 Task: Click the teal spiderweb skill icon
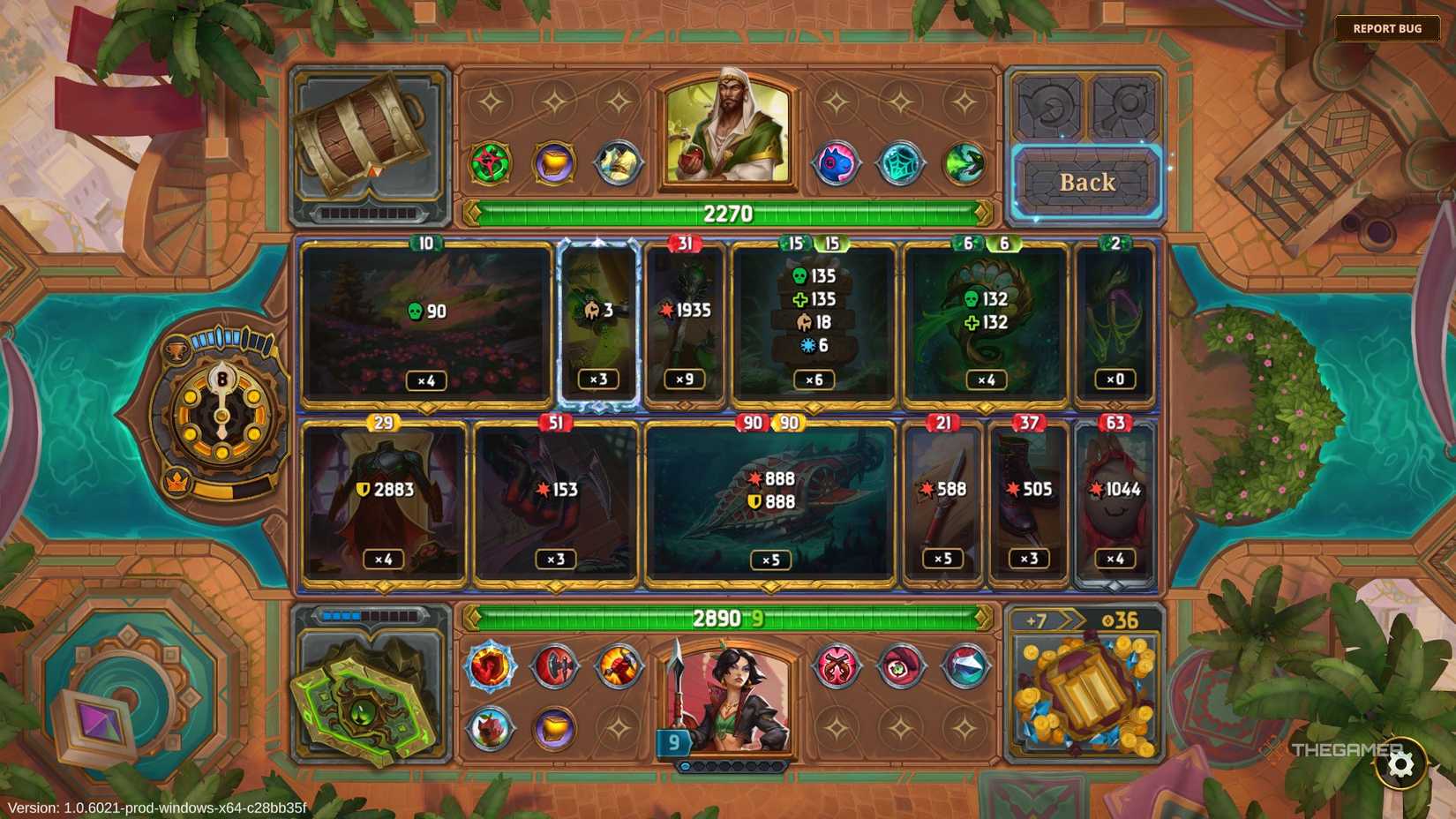point(902,164)
